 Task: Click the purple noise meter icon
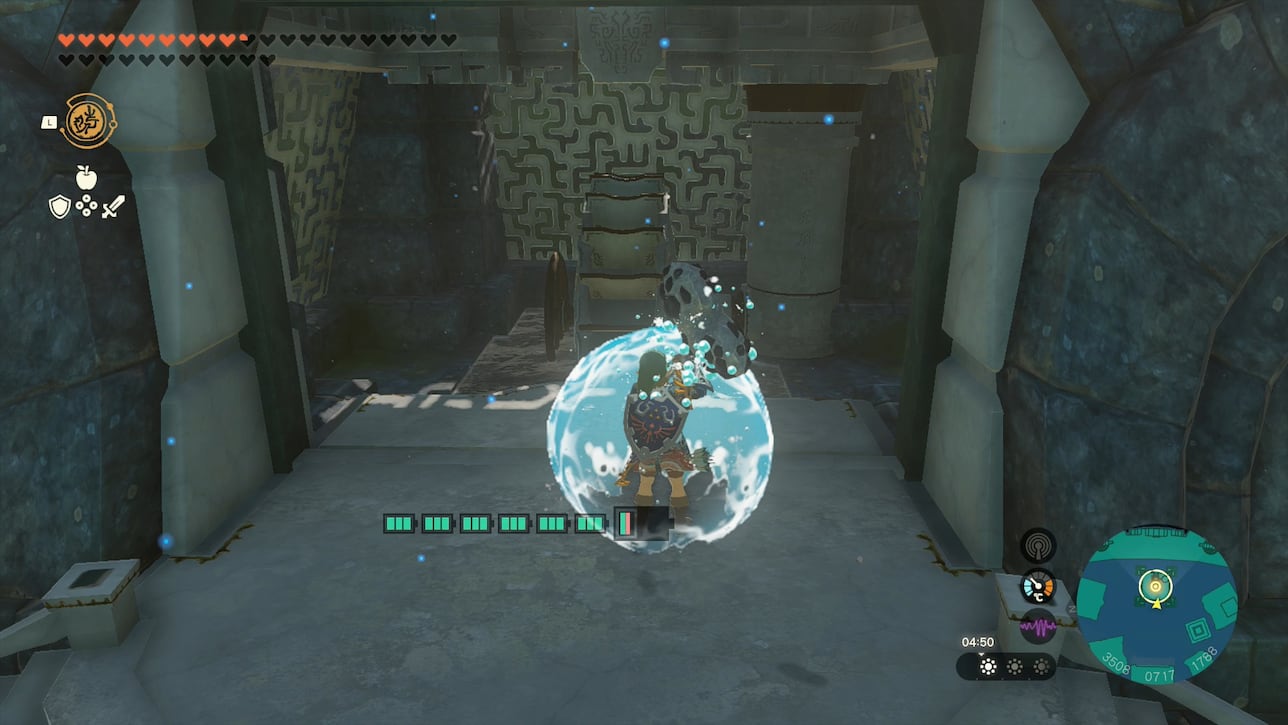(1037, 627)
